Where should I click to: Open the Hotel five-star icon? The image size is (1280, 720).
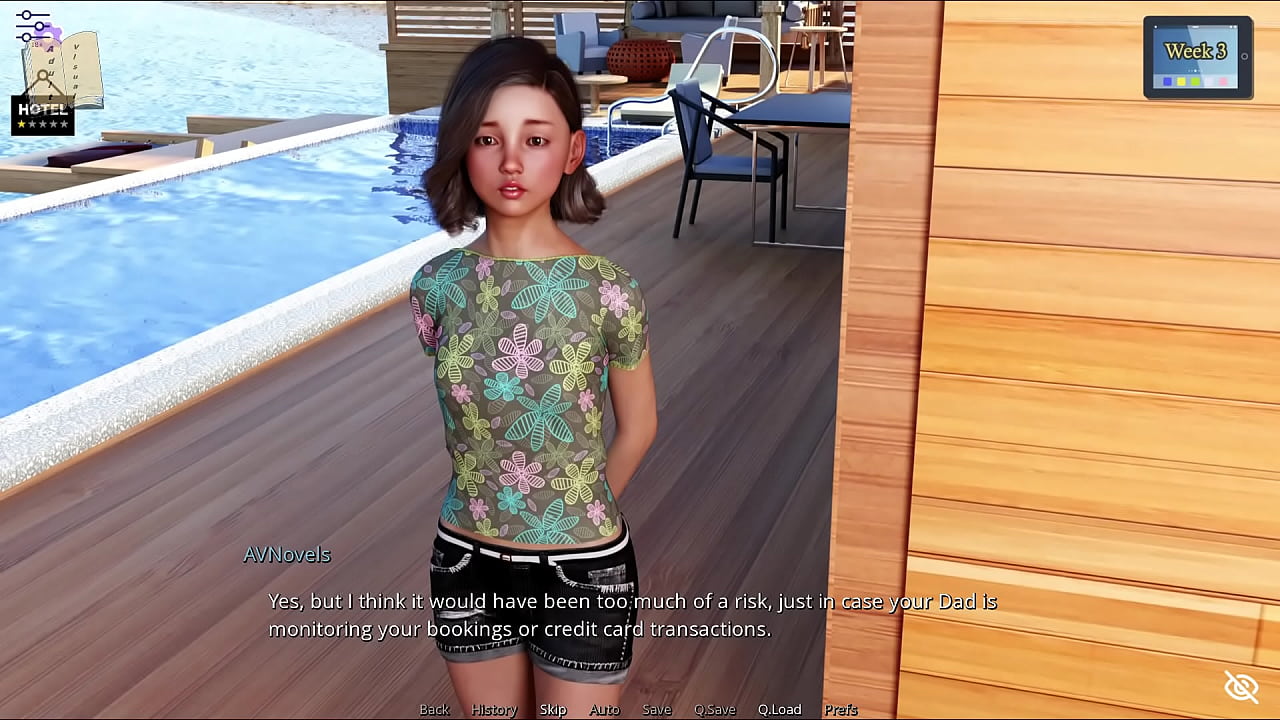coord(43,116)
